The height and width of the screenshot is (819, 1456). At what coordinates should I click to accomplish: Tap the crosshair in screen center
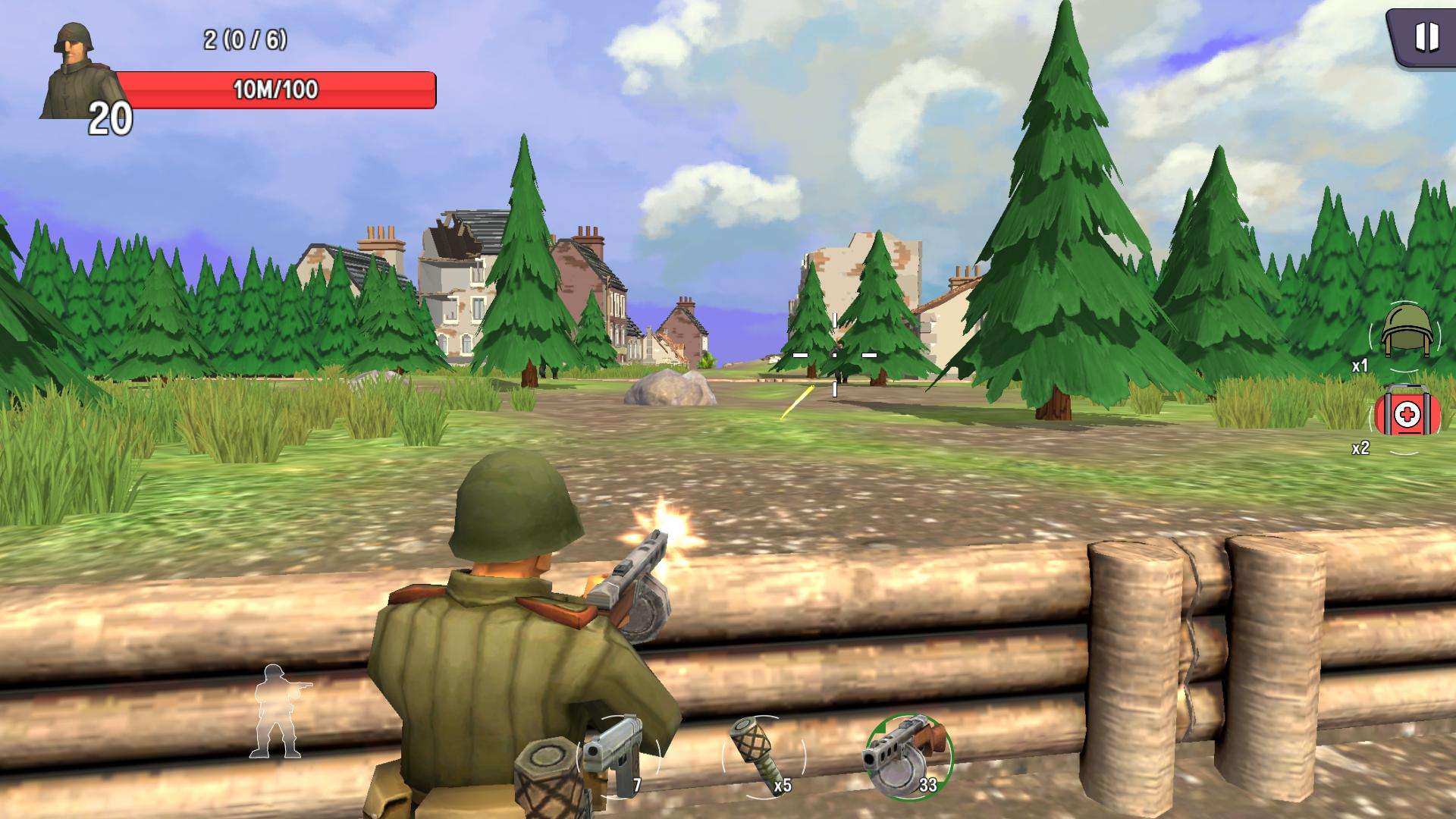coord(834,354)
